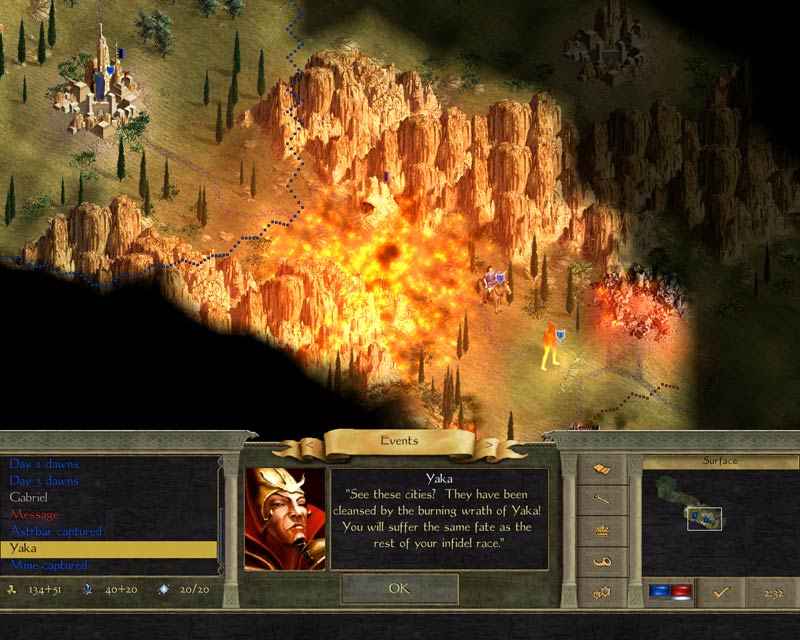This screenshot has height=640, width=800.
Task: View the 'Mine captured' event
Action: click(x=49, y=565)
